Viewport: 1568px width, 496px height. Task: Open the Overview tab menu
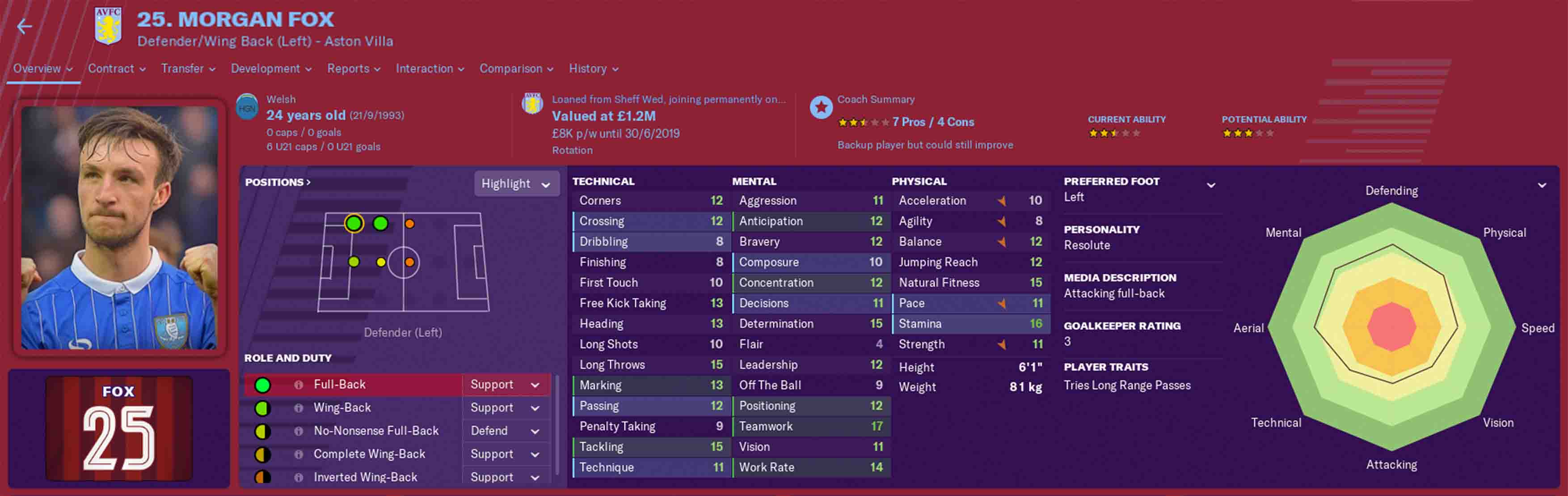[x=42, y=69]
